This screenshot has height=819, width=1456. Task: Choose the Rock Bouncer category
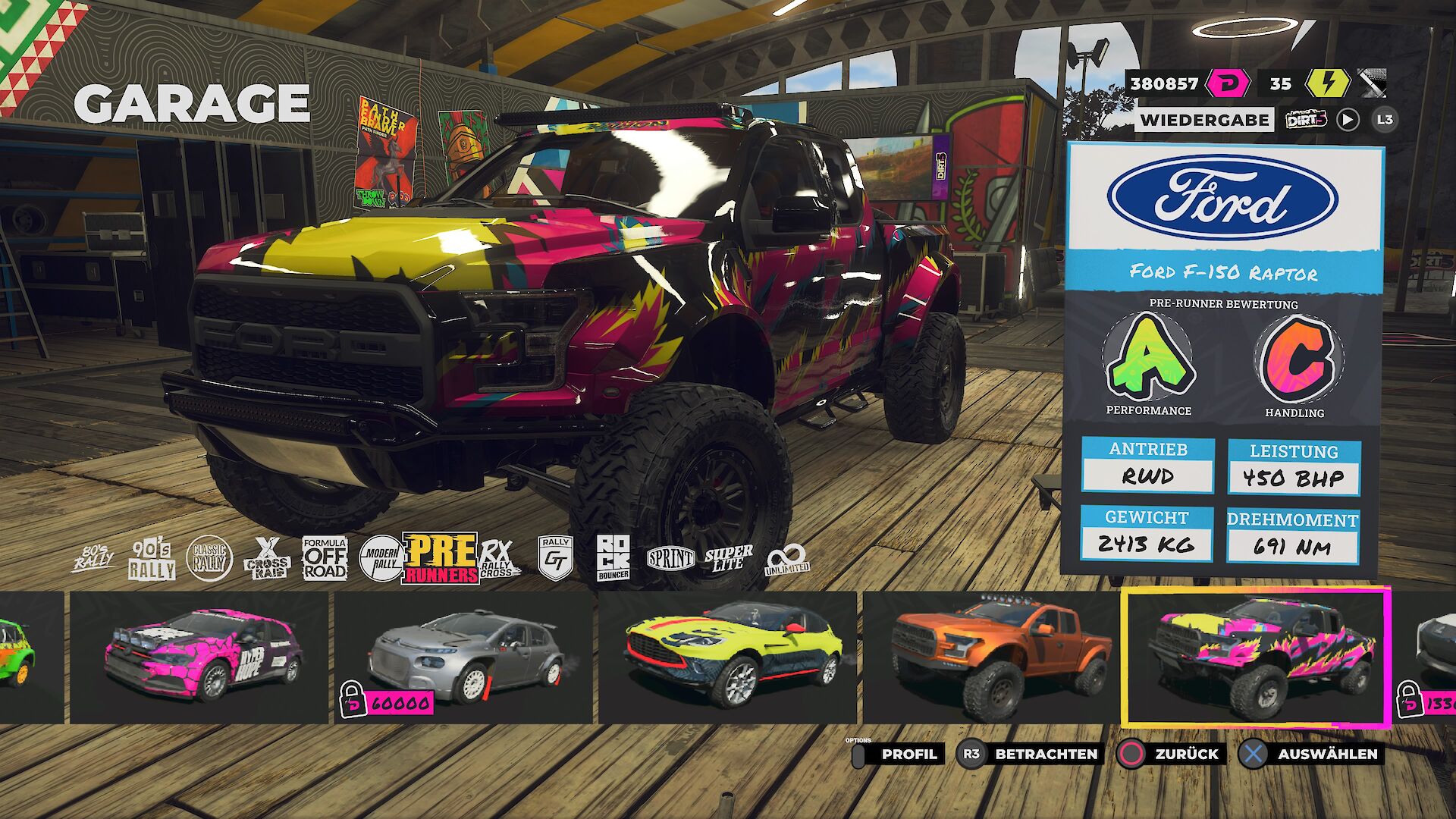click(613, 559)
